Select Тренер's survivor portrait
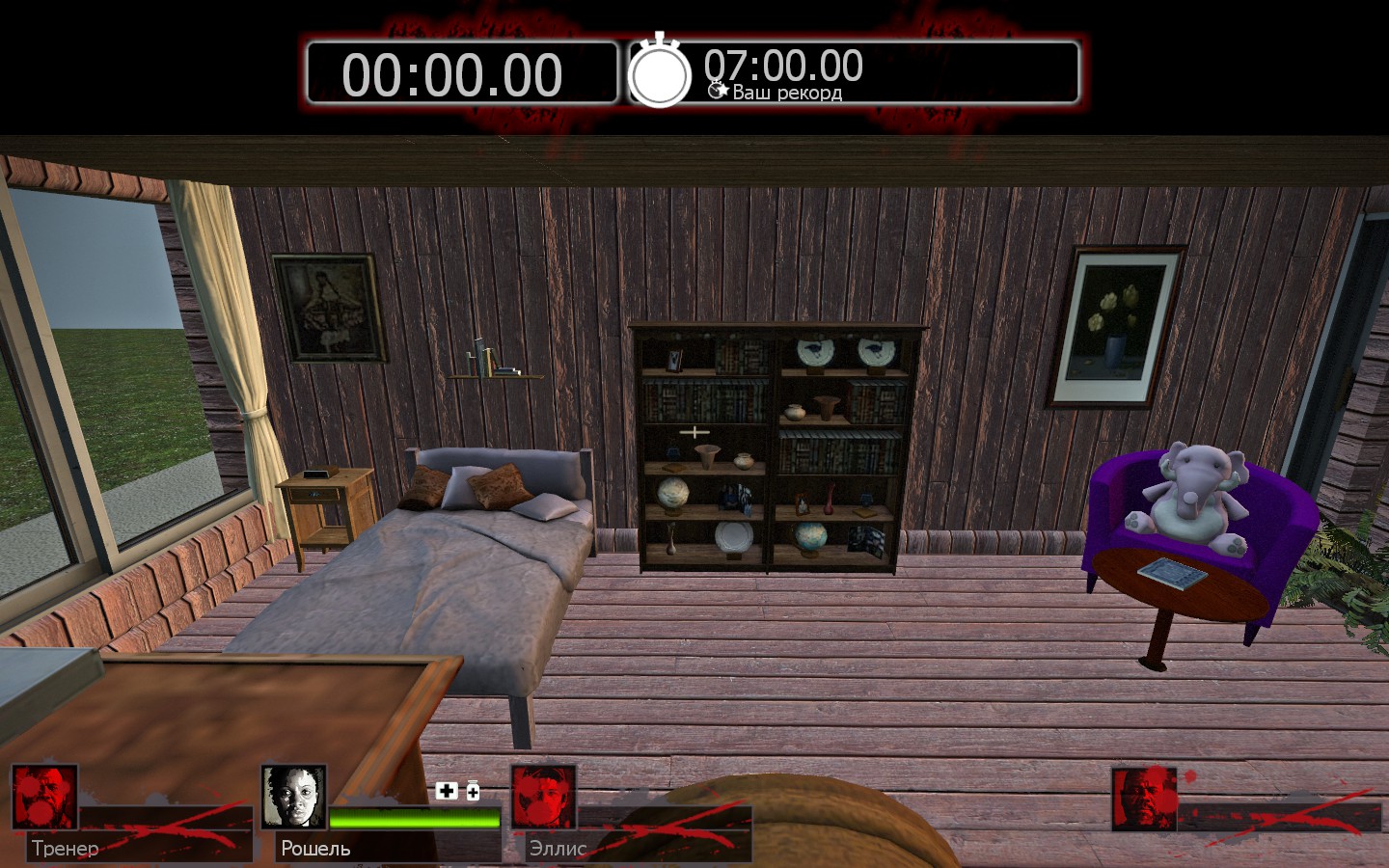 (x=44, y=797)
